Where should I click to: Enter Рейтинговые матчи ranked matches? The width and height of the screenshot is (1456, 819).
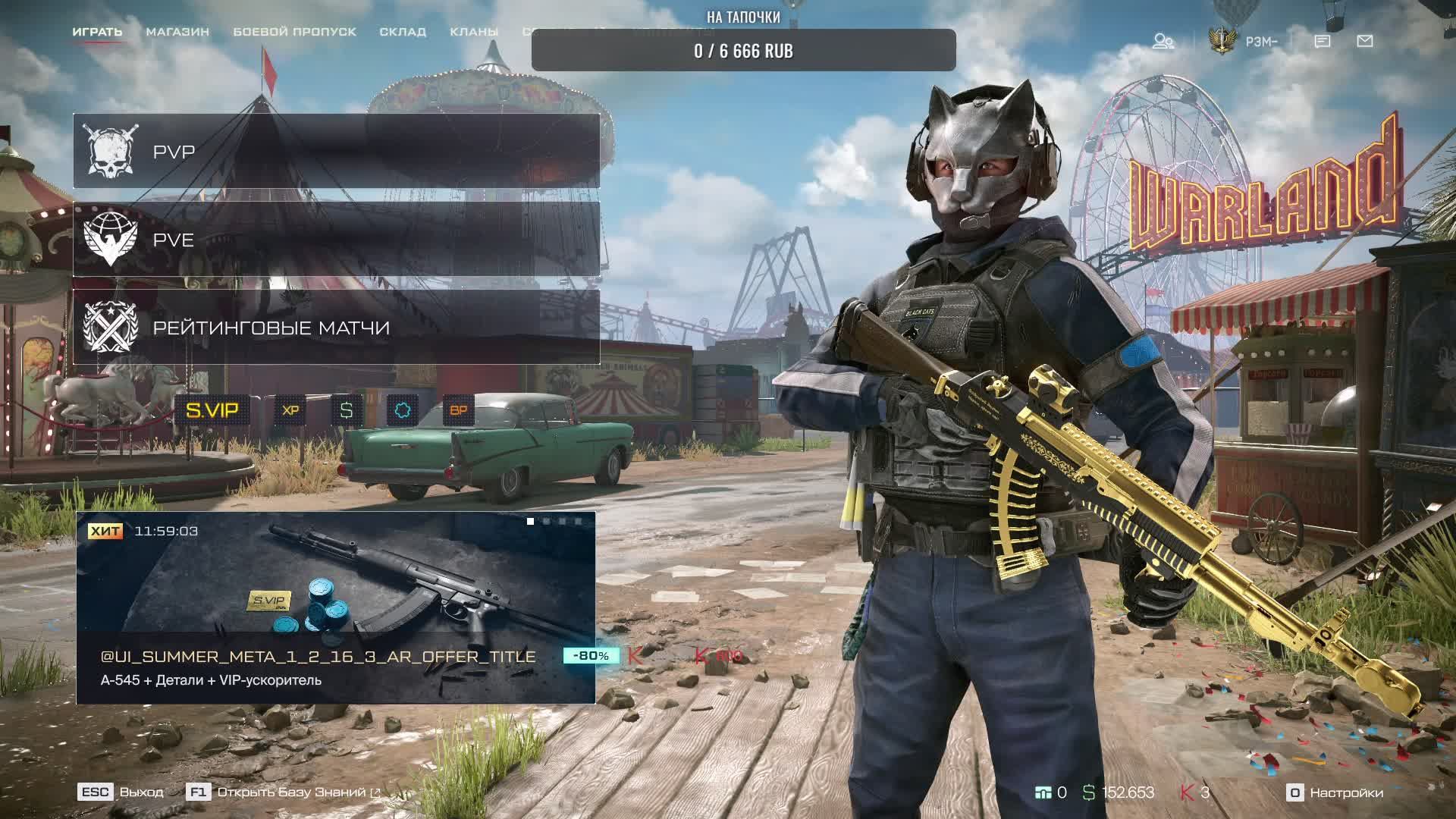click(x=336, y=328)
